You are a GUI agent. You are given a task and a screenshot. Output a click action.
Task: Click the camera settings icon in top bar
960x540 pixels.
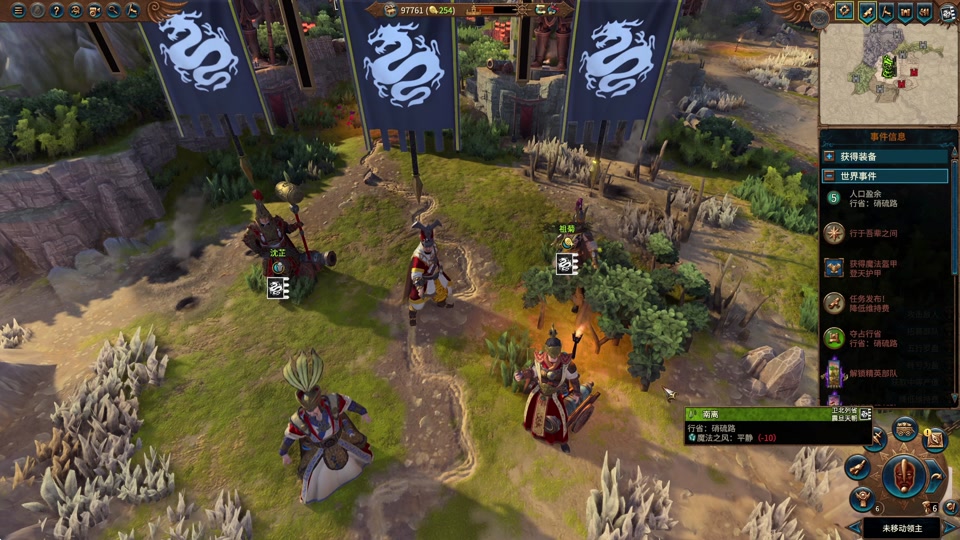(x=94, y=11)
